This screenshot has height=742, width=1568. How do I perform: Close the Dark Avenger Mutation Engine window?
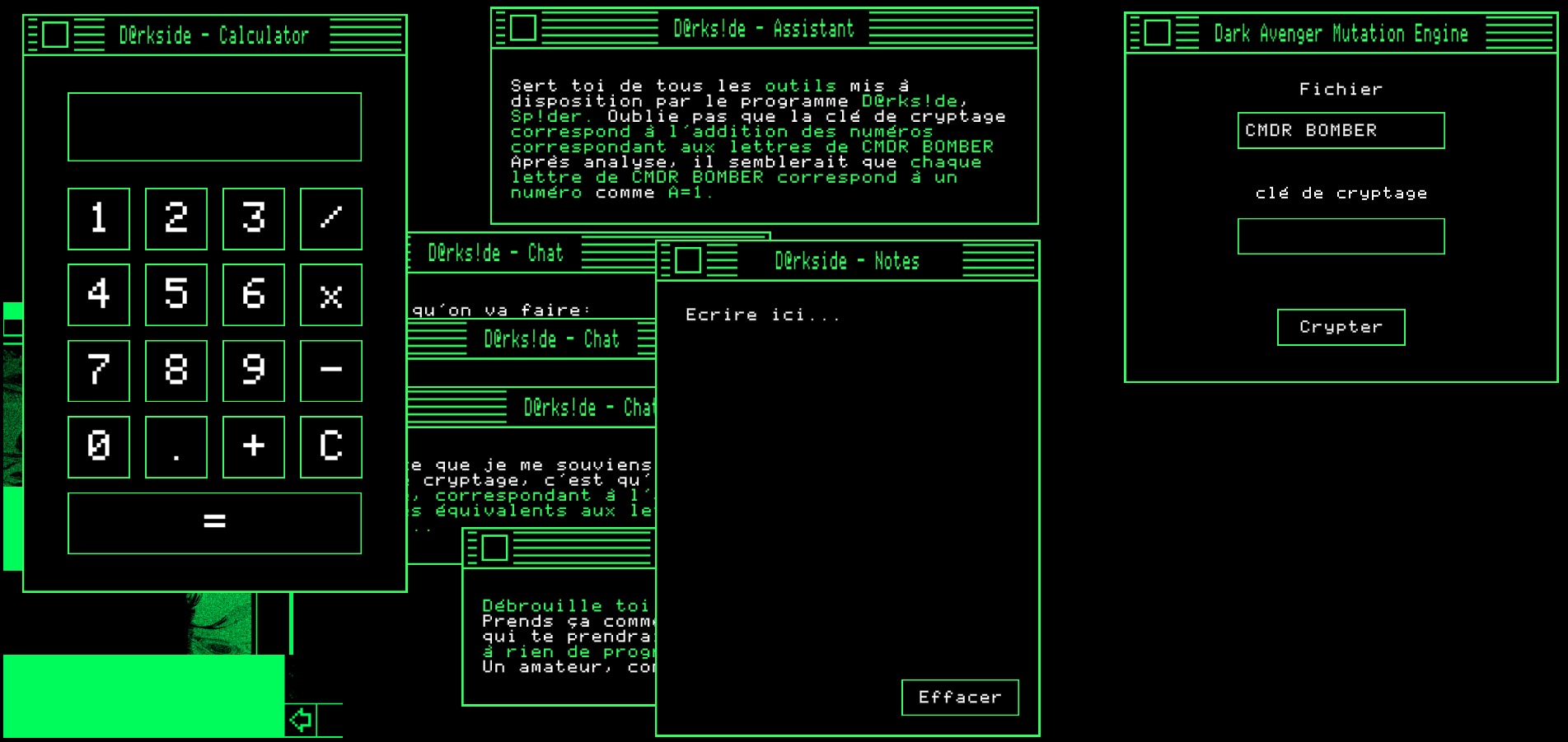point(1157,33)
